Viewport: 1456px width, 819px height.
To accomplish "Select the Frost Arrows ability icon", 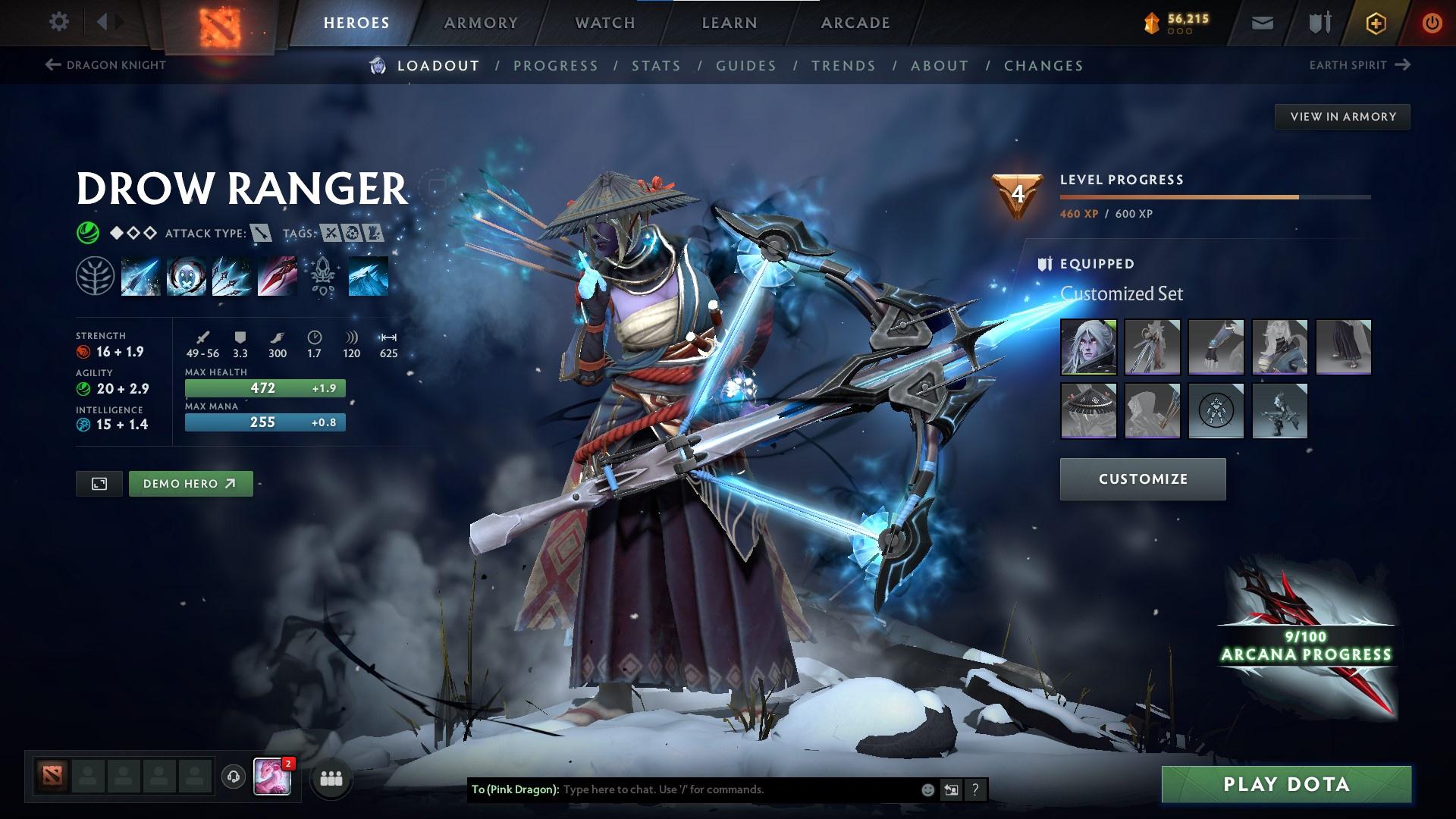I will (x=141, y=275).
